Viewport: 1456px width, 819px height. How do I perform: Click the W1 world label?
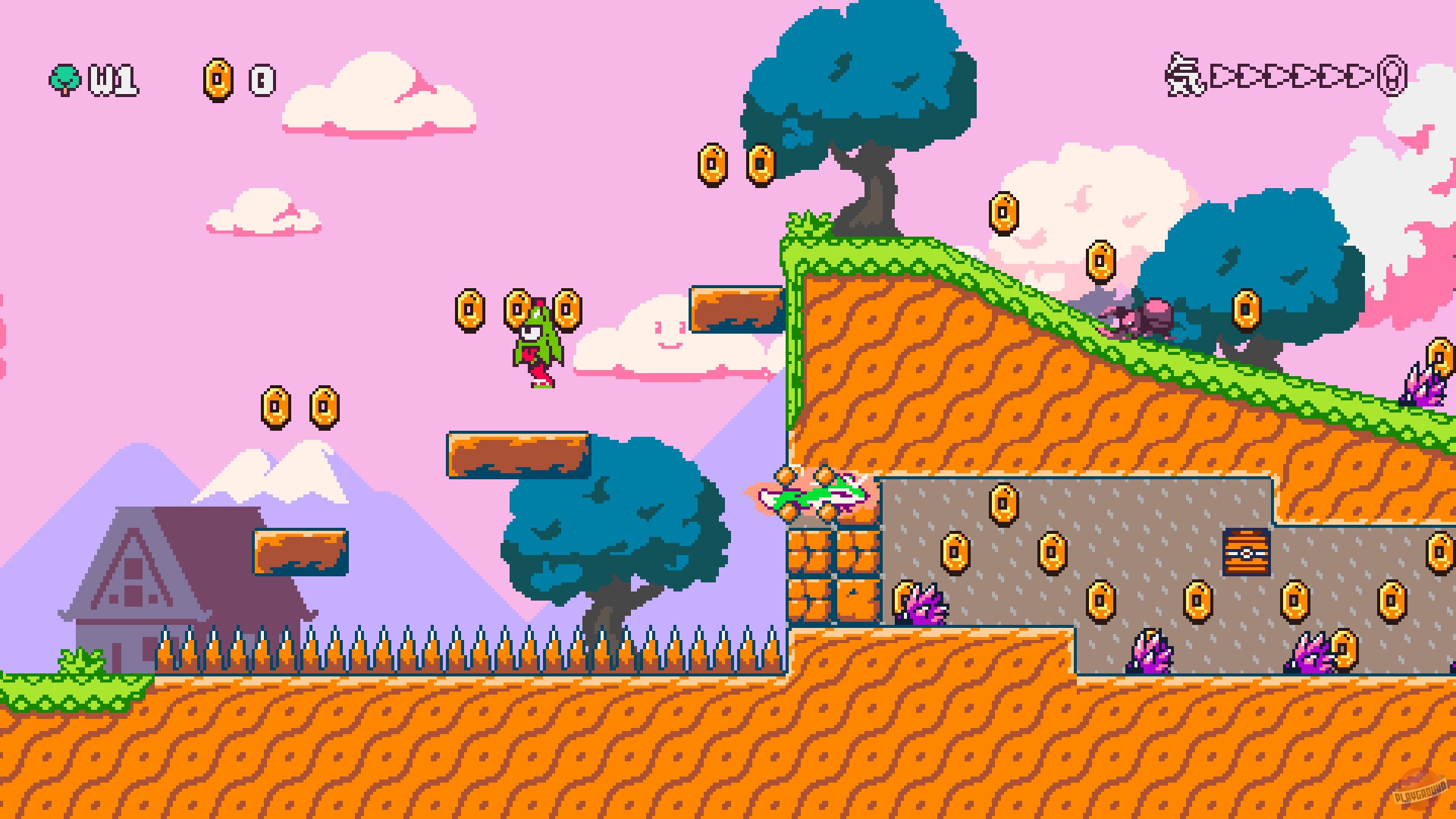pyautogui.click(x=114, y=80)
